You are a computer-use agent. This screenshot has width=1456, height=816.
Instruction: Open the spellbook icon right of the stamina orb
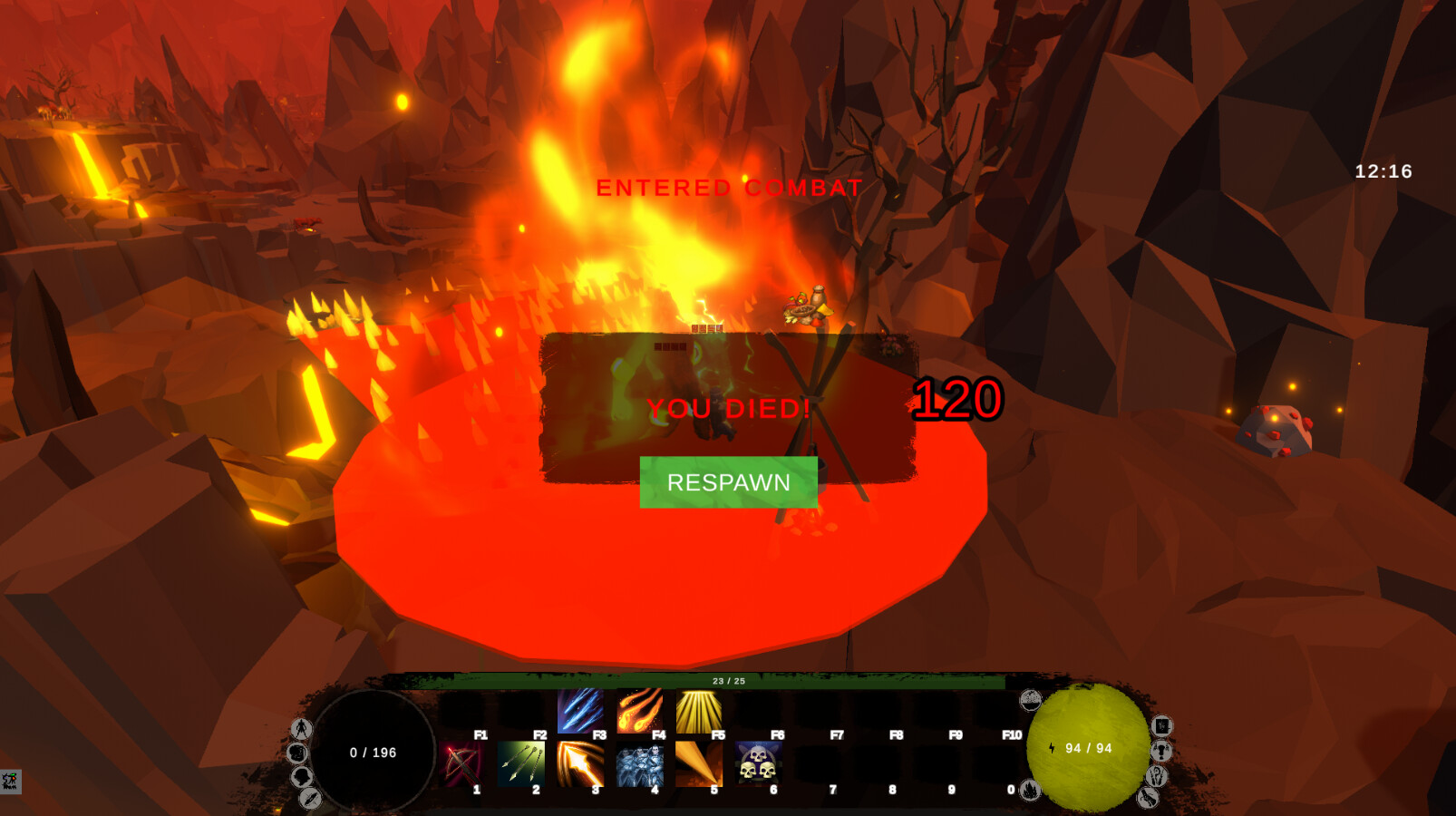(x=1161, y=725)
